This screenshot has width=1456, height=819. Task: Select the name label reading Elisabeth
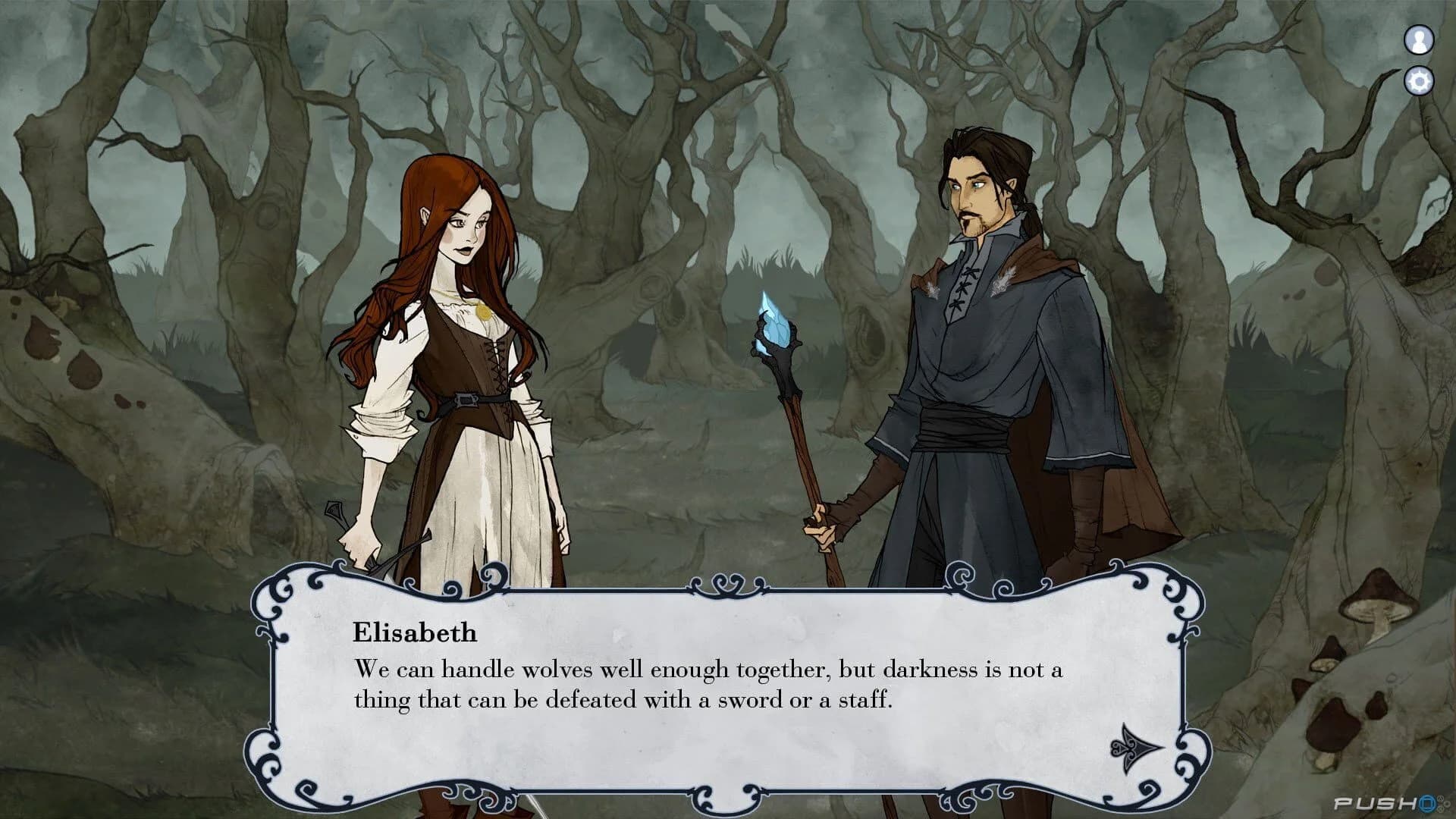tap(414, 631)
